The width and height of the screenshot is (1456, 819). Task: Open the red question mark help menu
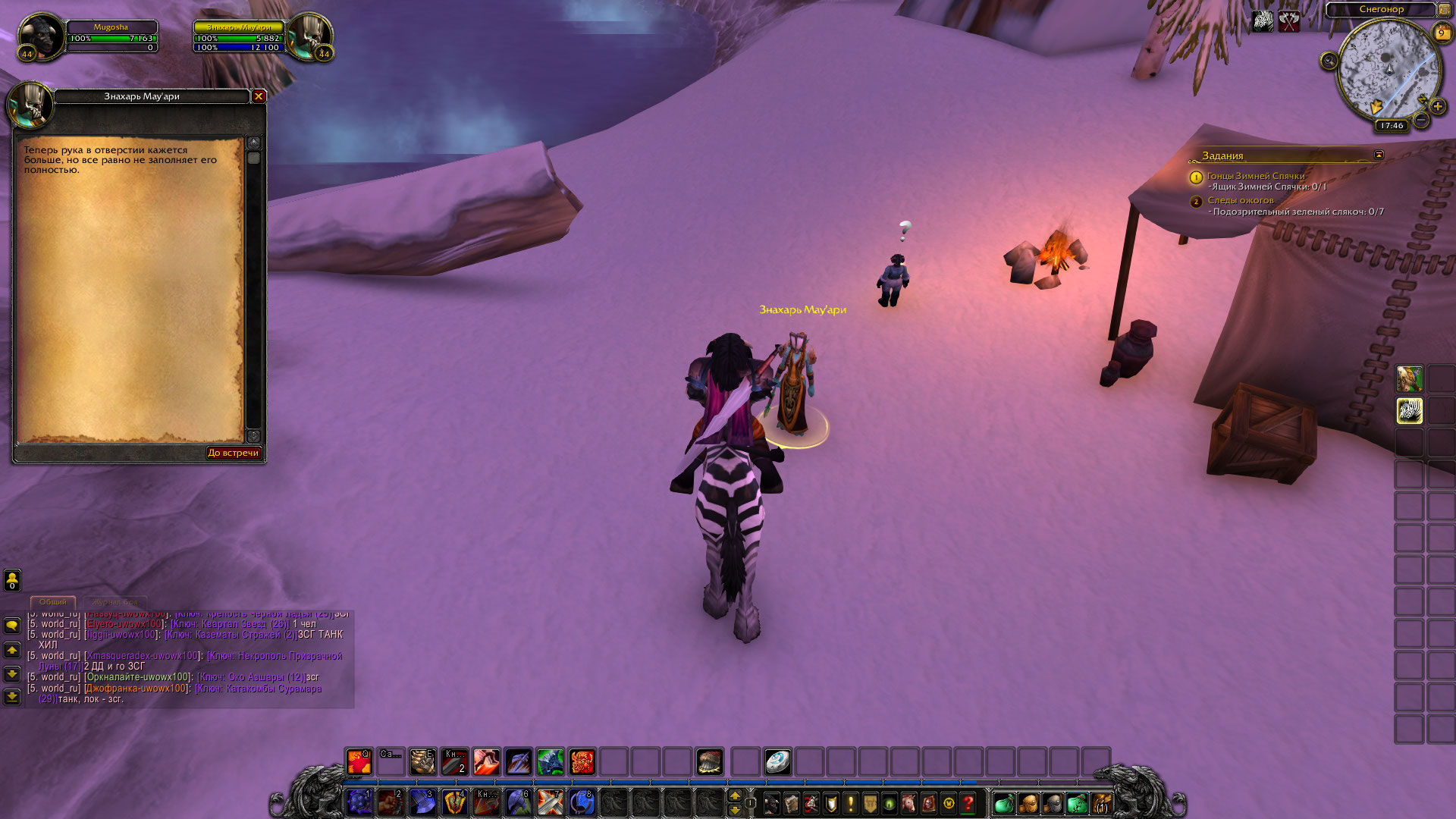click(x=968, y=803)
